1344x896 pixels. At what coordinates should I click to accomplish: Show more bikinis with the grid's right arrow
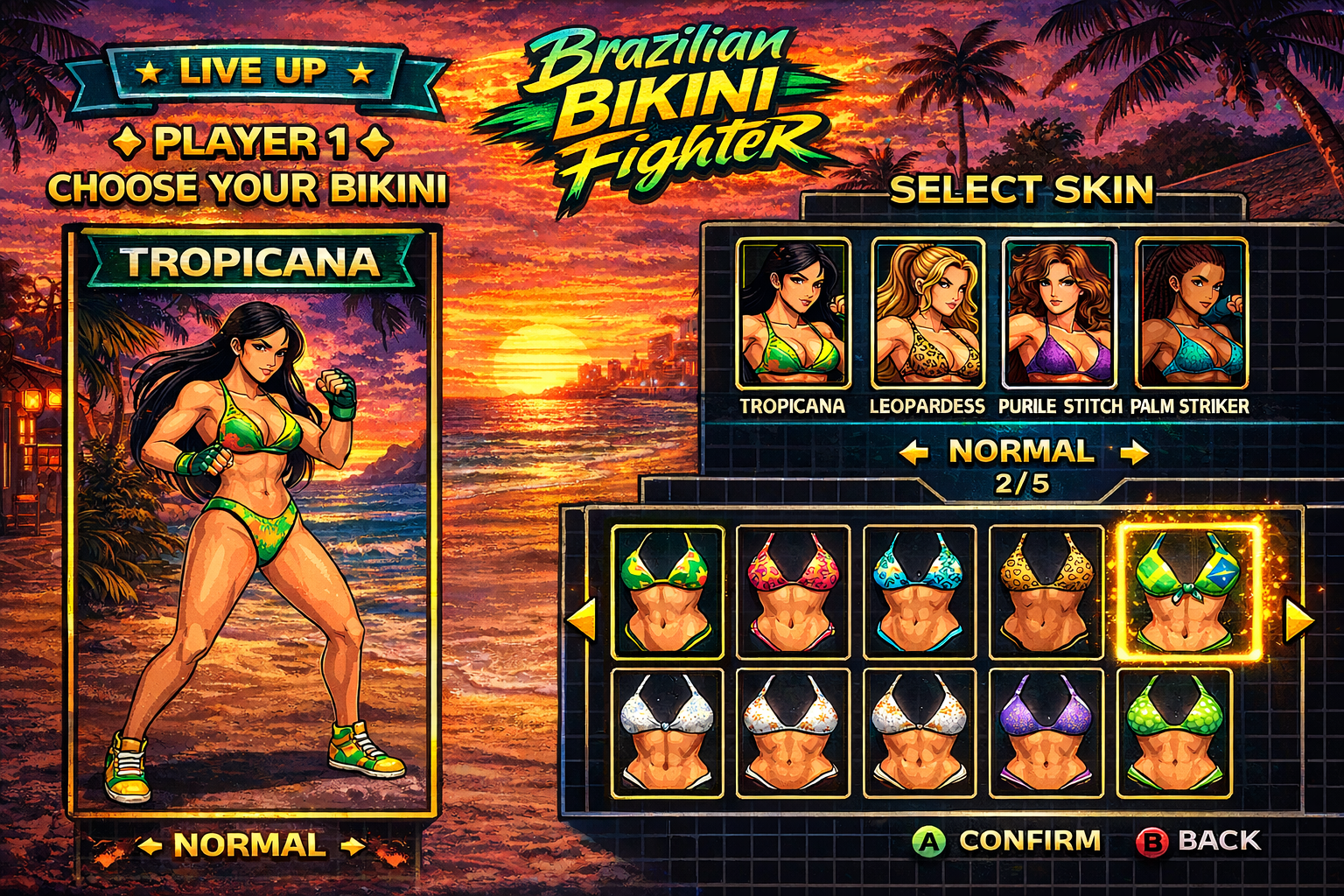1298,619
